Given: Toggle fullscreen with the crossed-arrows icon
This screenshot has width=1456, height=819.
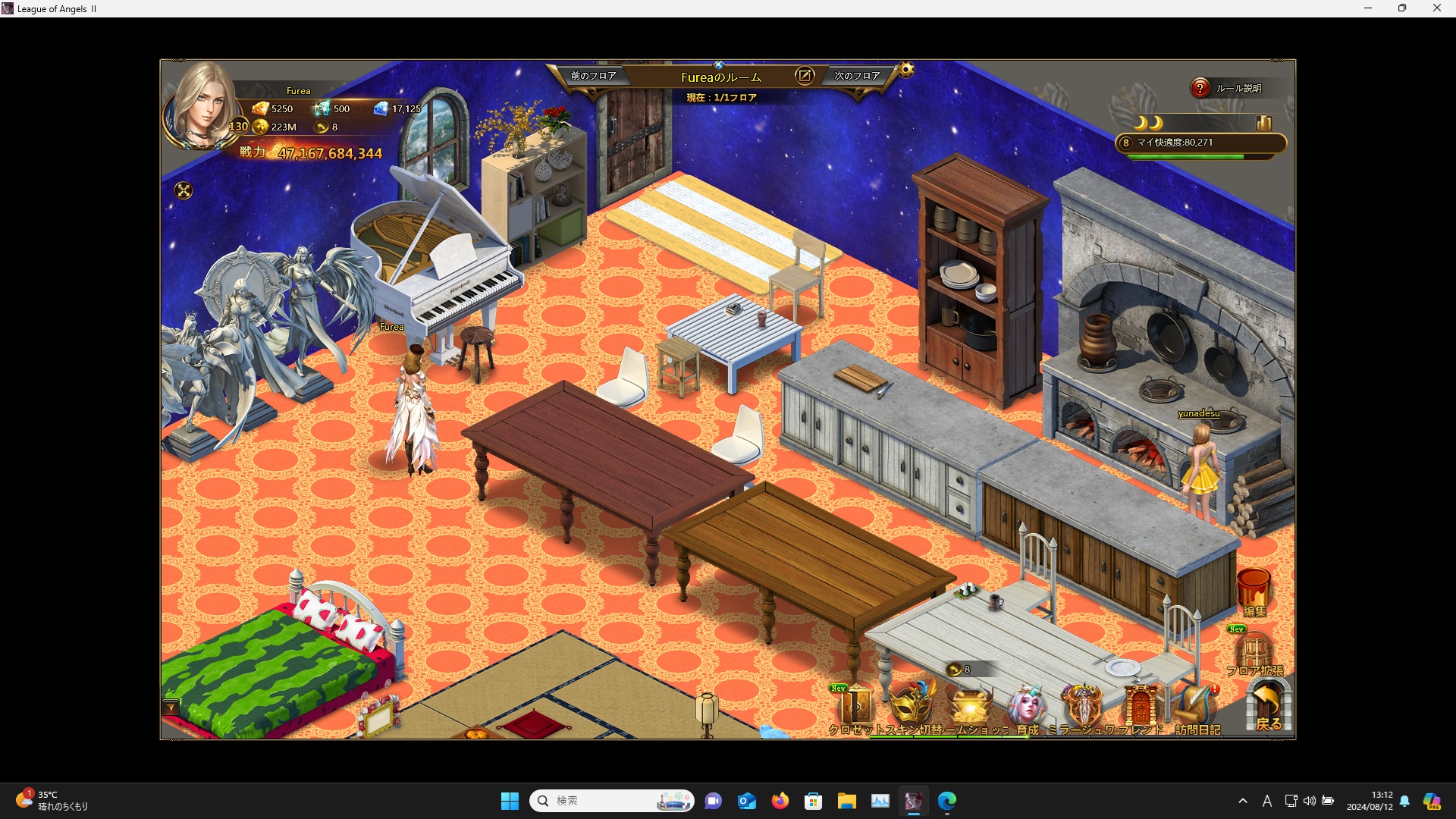Looking at the screenshot, I should [184, 190].
